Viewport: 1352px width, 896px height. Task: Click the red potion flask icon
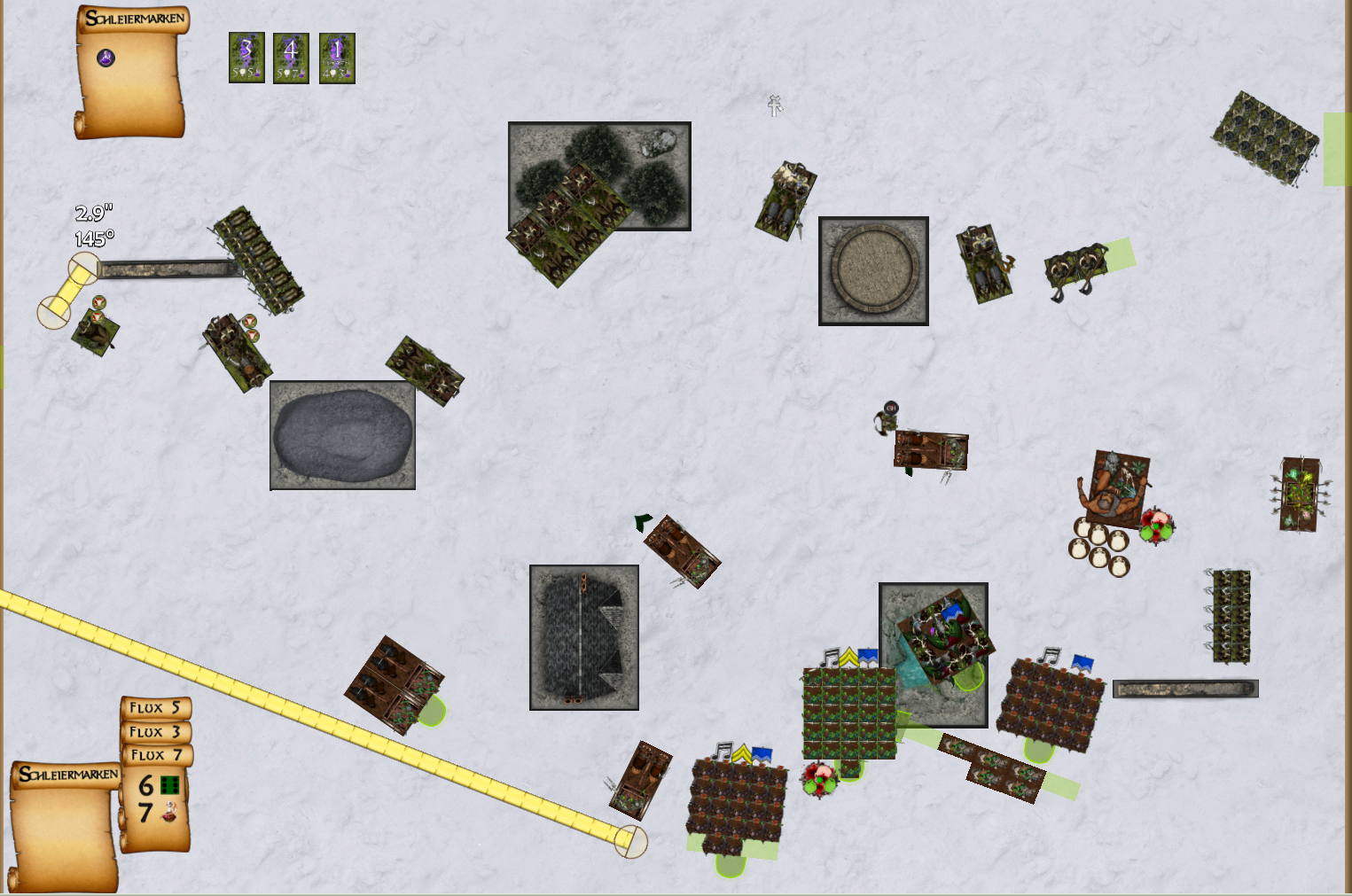(168, 811)
